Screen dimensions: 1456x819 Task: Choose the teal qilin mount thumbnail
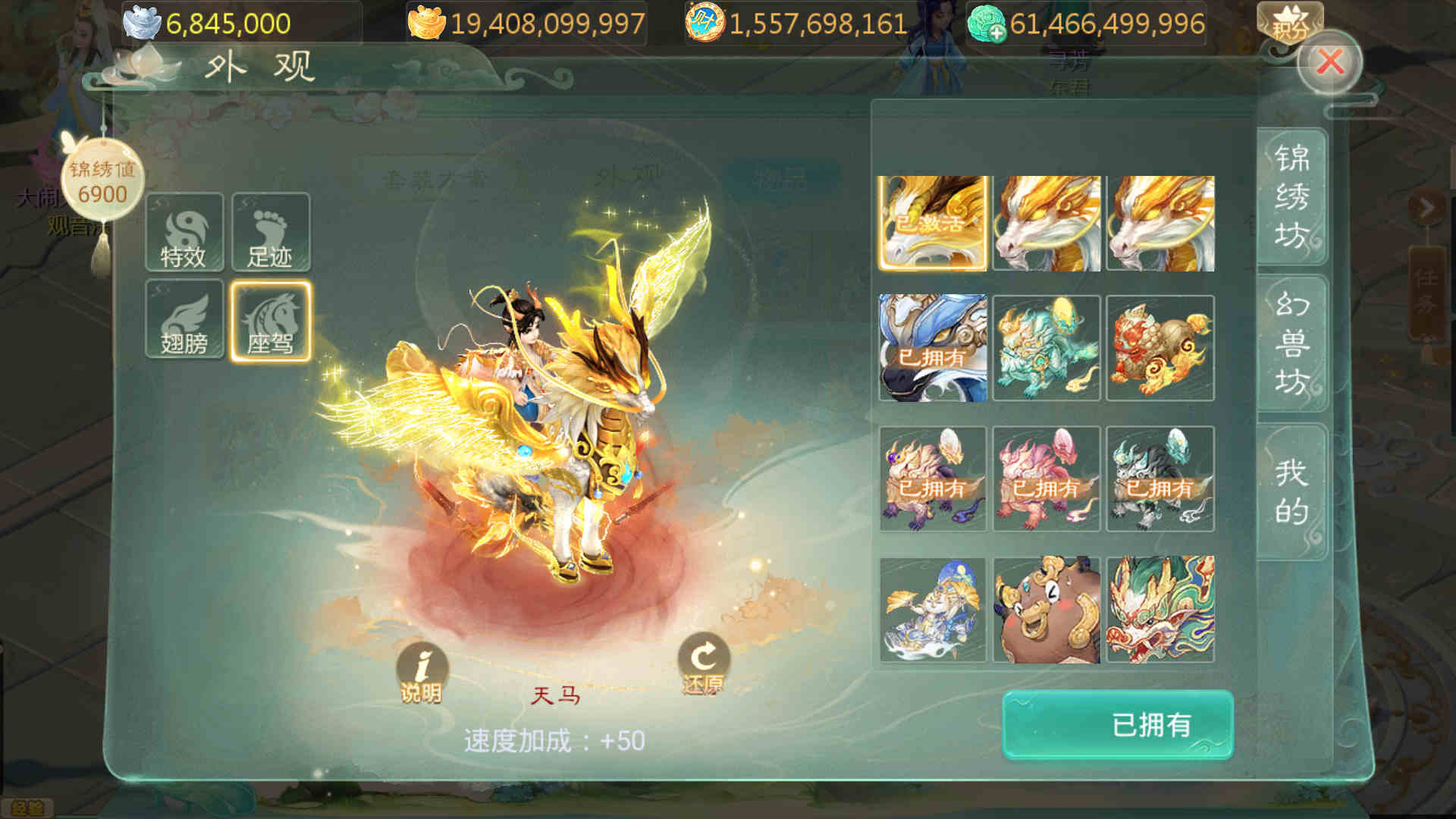tap(1046, 348)
